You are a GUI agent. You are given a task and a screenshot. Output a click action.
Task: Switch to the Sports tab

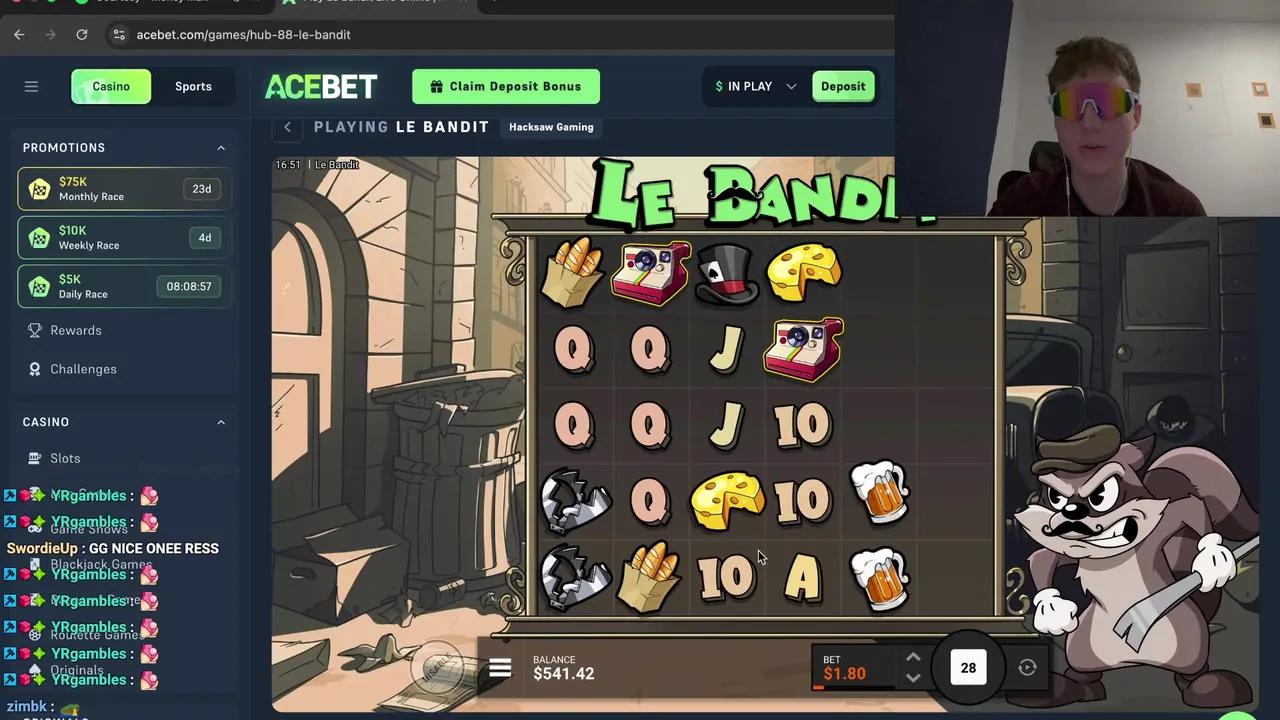pos(193,86)
